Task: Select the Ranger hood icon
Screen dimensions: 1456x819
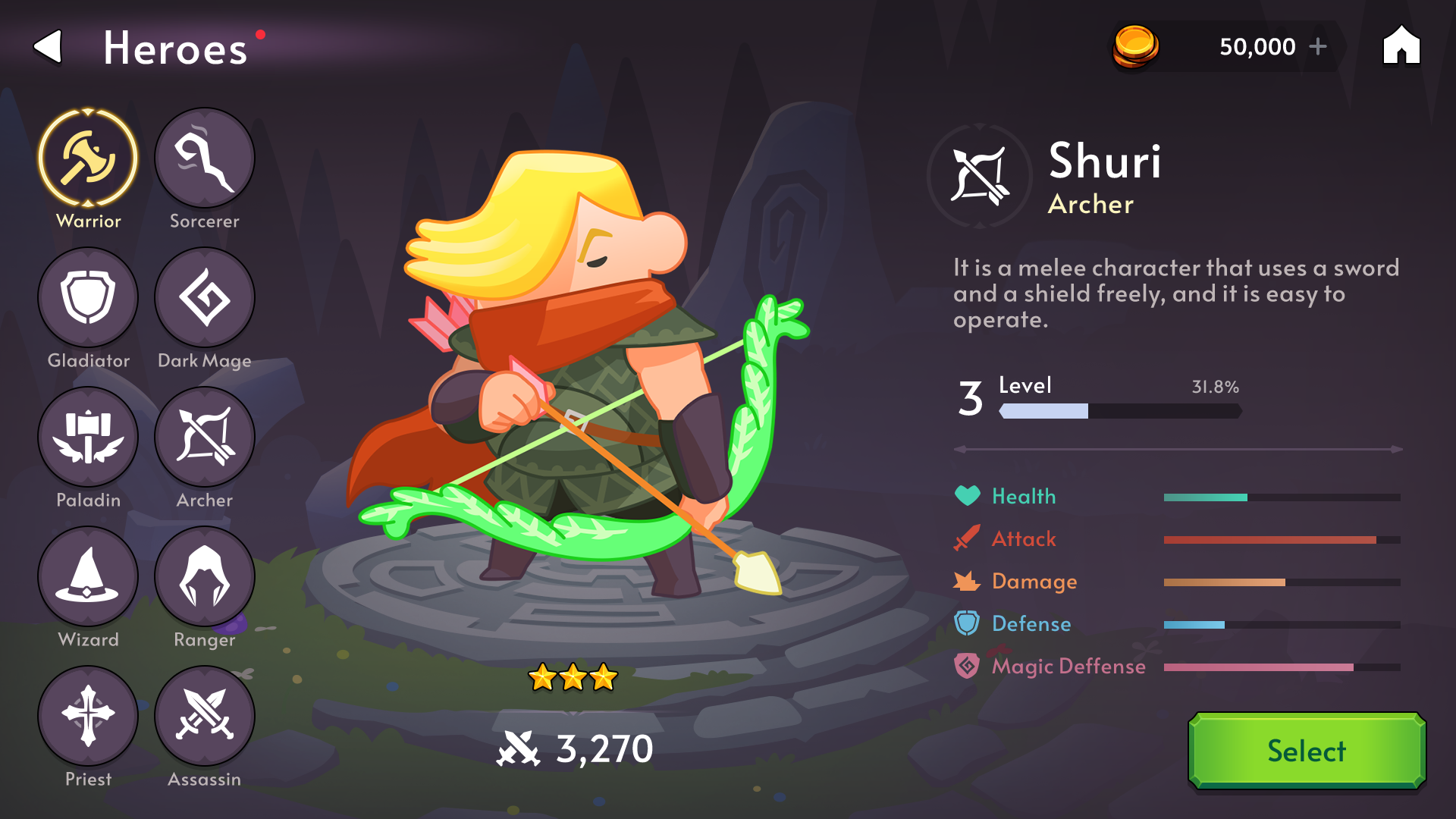Action: coord(205,576)
